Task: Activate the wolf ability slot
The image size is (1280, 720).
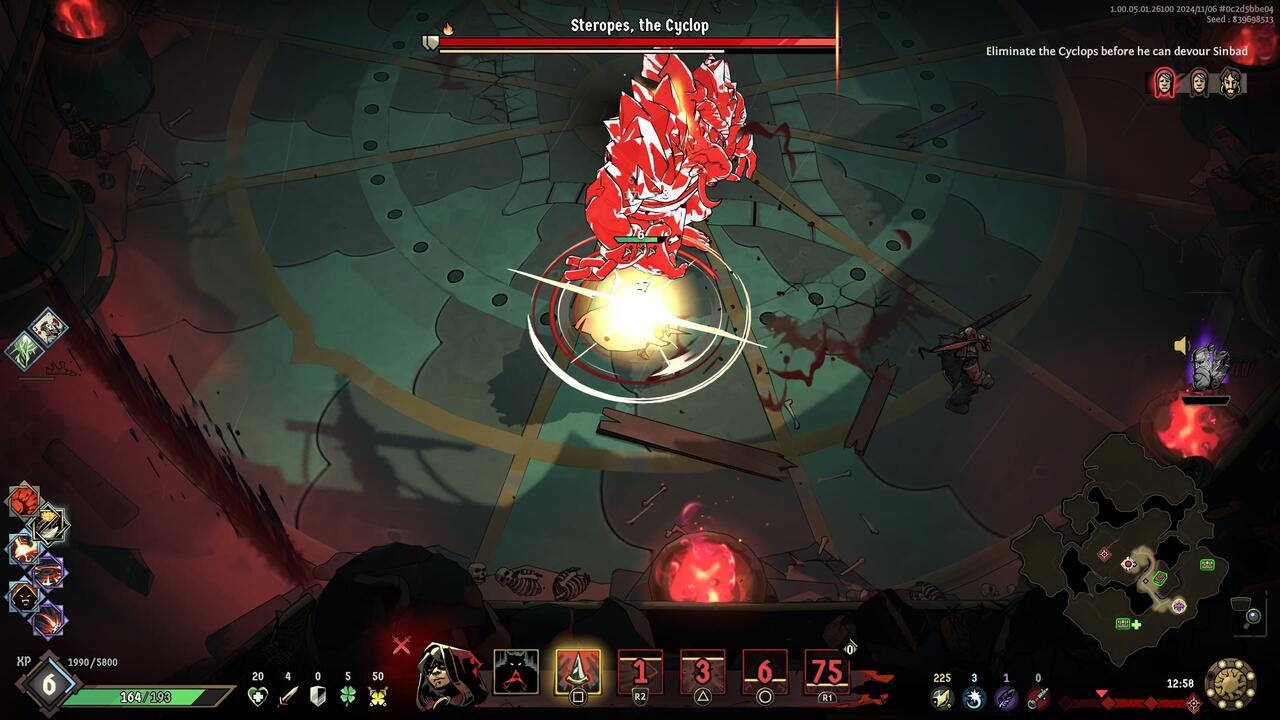Action: [516, 672]
